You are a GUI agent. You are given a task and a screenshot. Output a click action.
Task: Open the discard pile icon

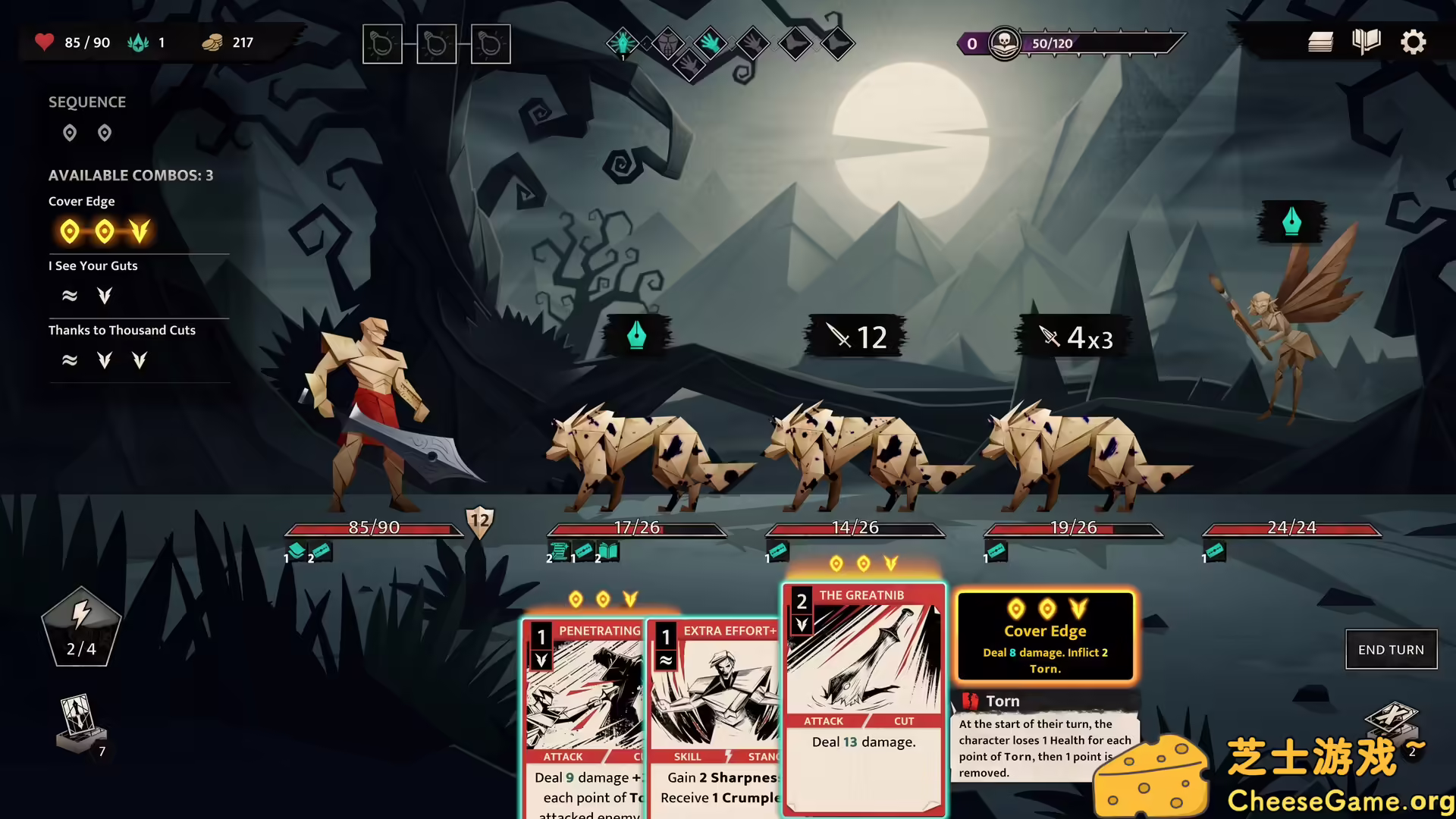click(x=1392, y=722)
